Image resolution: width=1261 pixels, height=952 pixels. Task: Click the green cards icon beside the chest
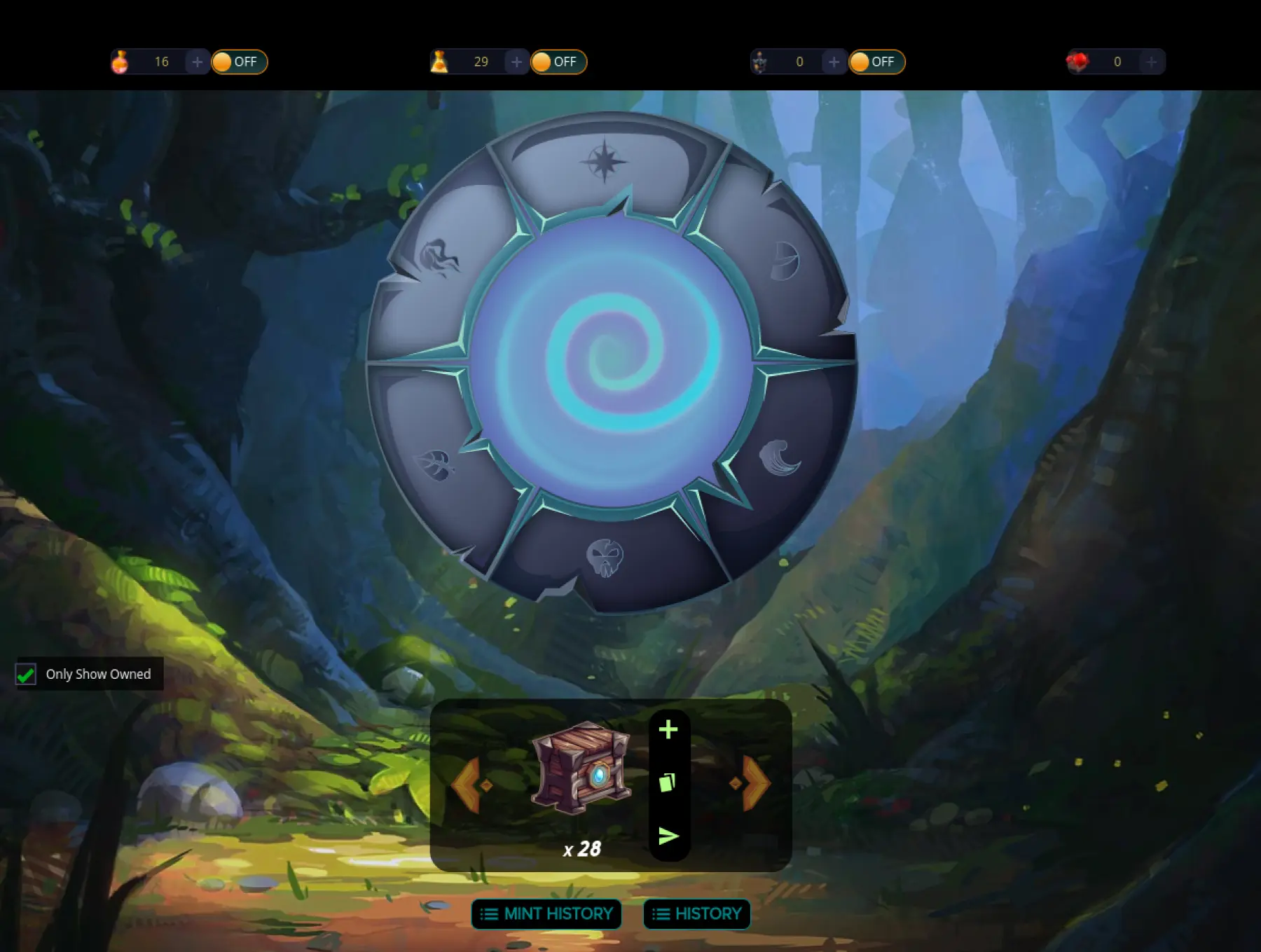click(x=668, y=782)
